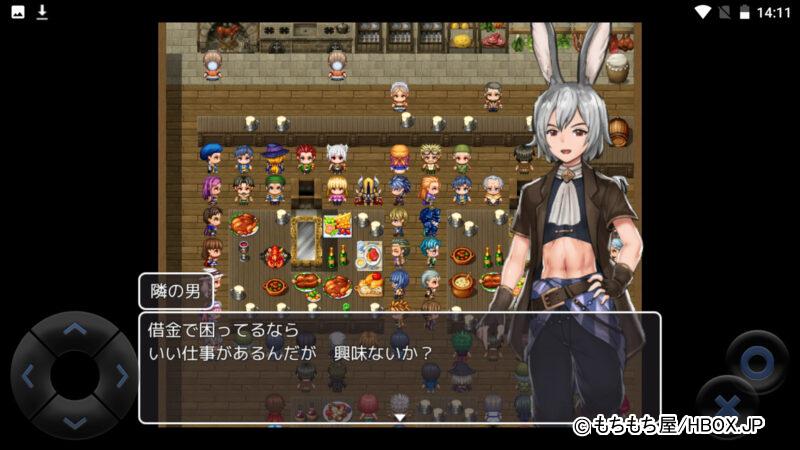The image size is (800, 450).
Task: Advance the dialogue via the white continue arrow
Action: coord(399,416)
